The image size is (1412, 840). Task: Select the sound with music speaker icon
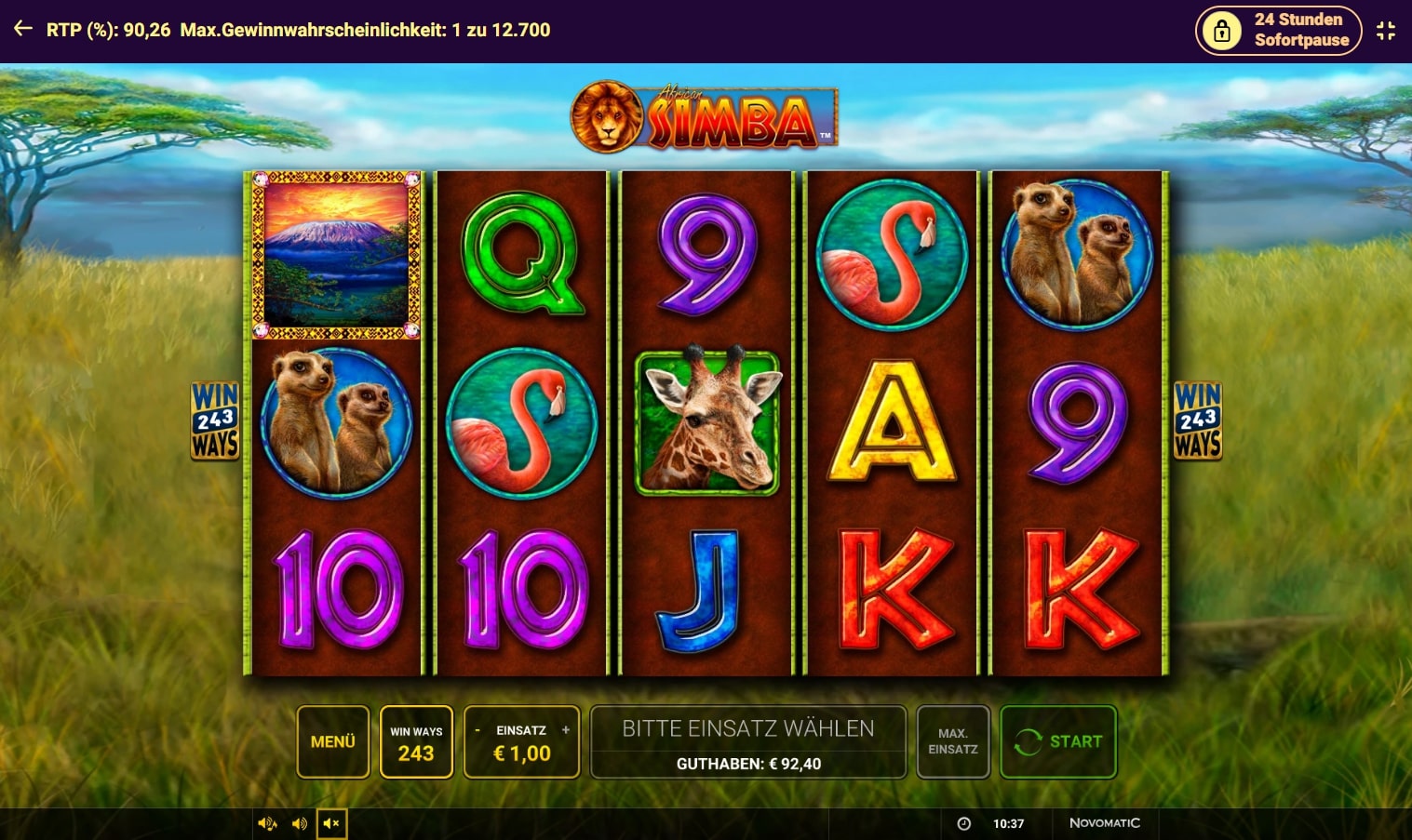point(267,823)
